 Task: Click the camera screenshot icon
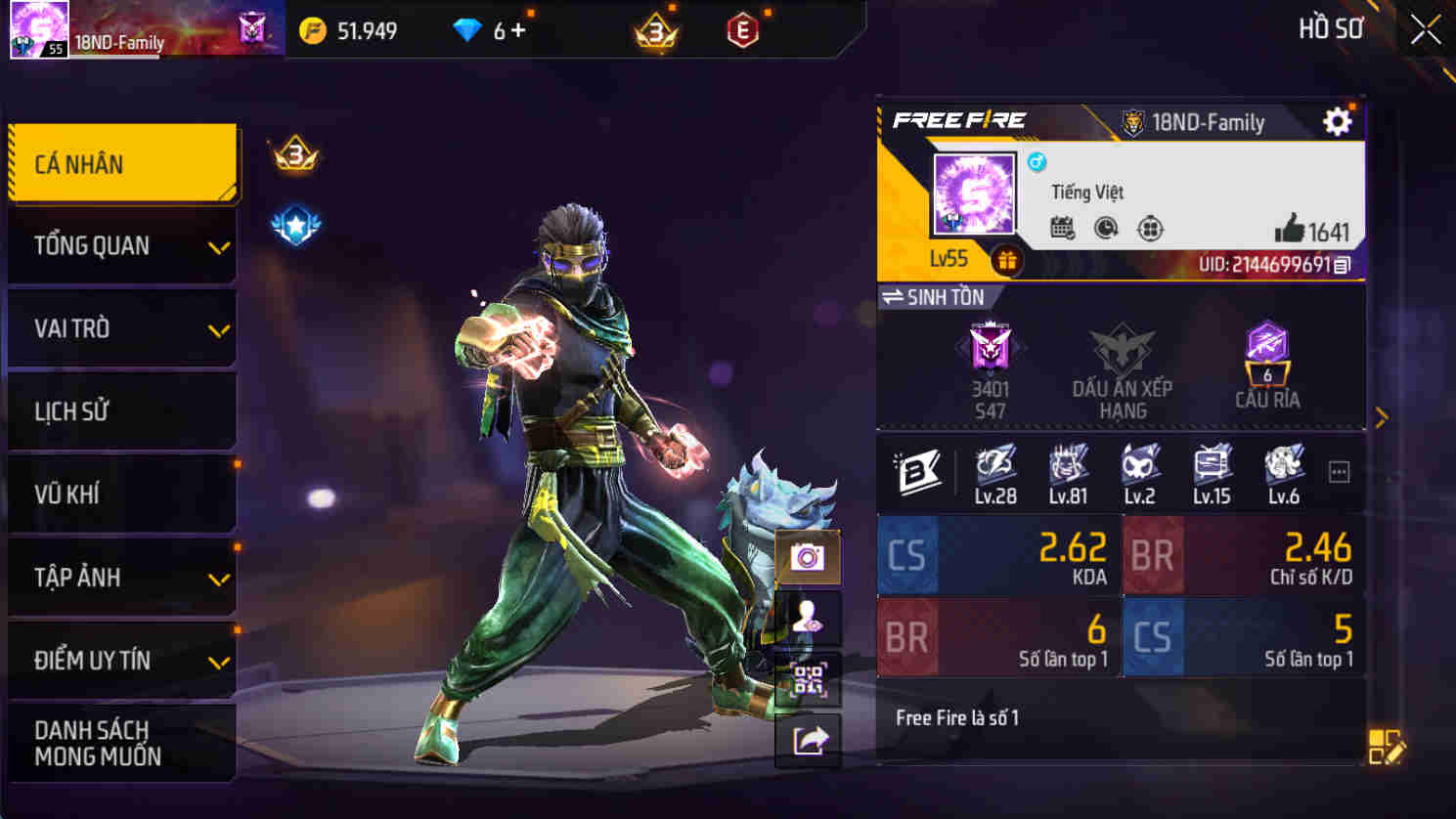806,555
